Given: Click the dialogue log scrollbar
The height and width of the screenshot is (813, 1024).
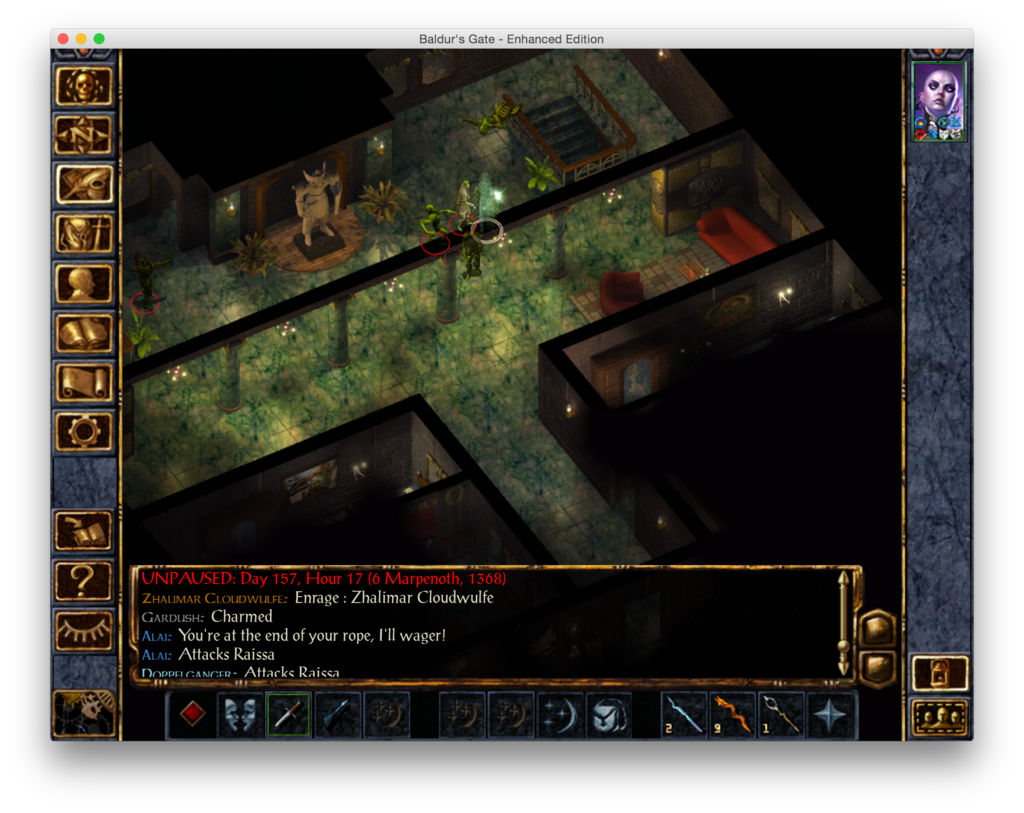Looking at the screenshot, I should coord(845,622).
